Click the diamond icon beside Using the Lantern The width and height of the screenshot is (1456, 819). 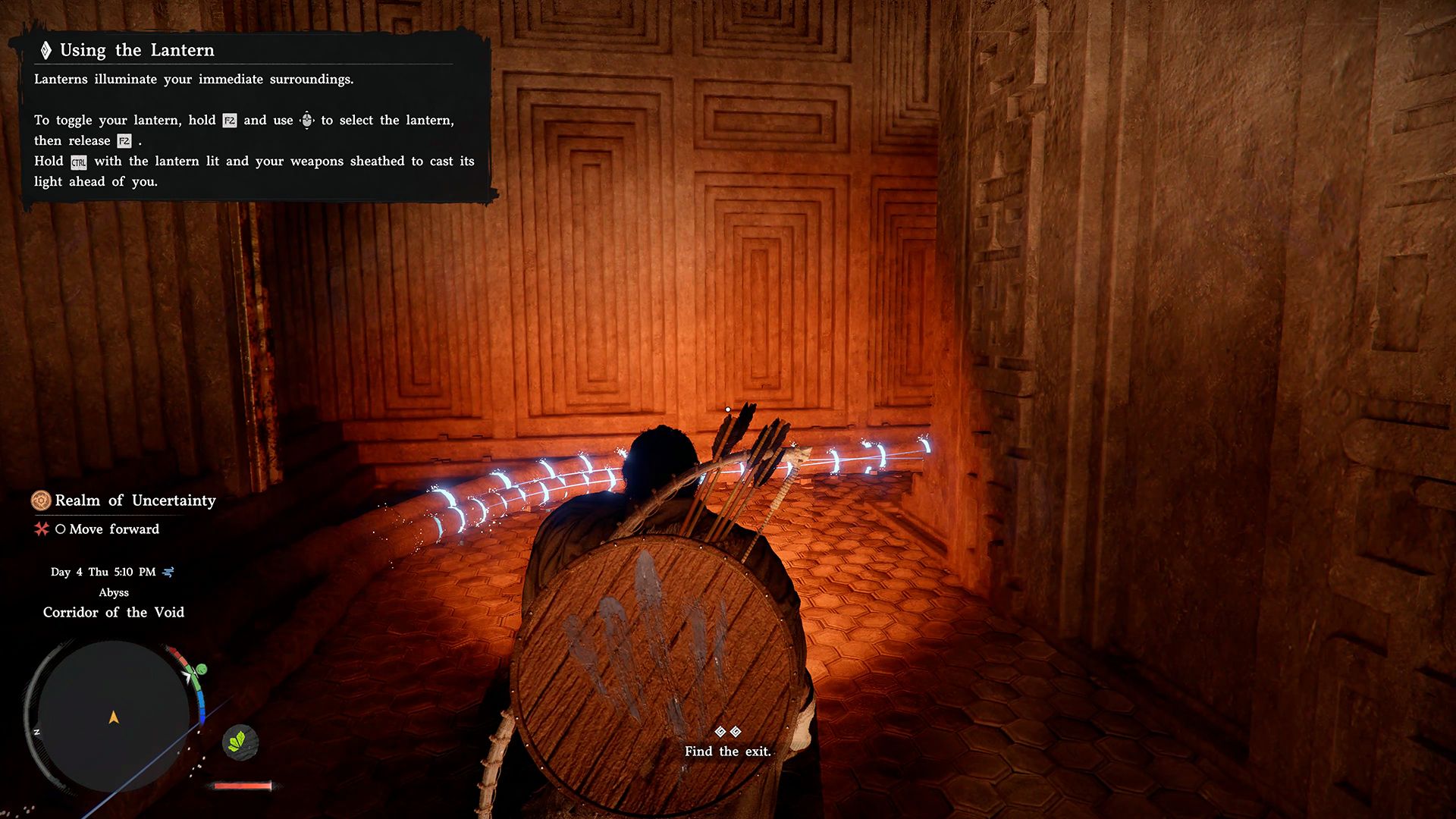45,49
